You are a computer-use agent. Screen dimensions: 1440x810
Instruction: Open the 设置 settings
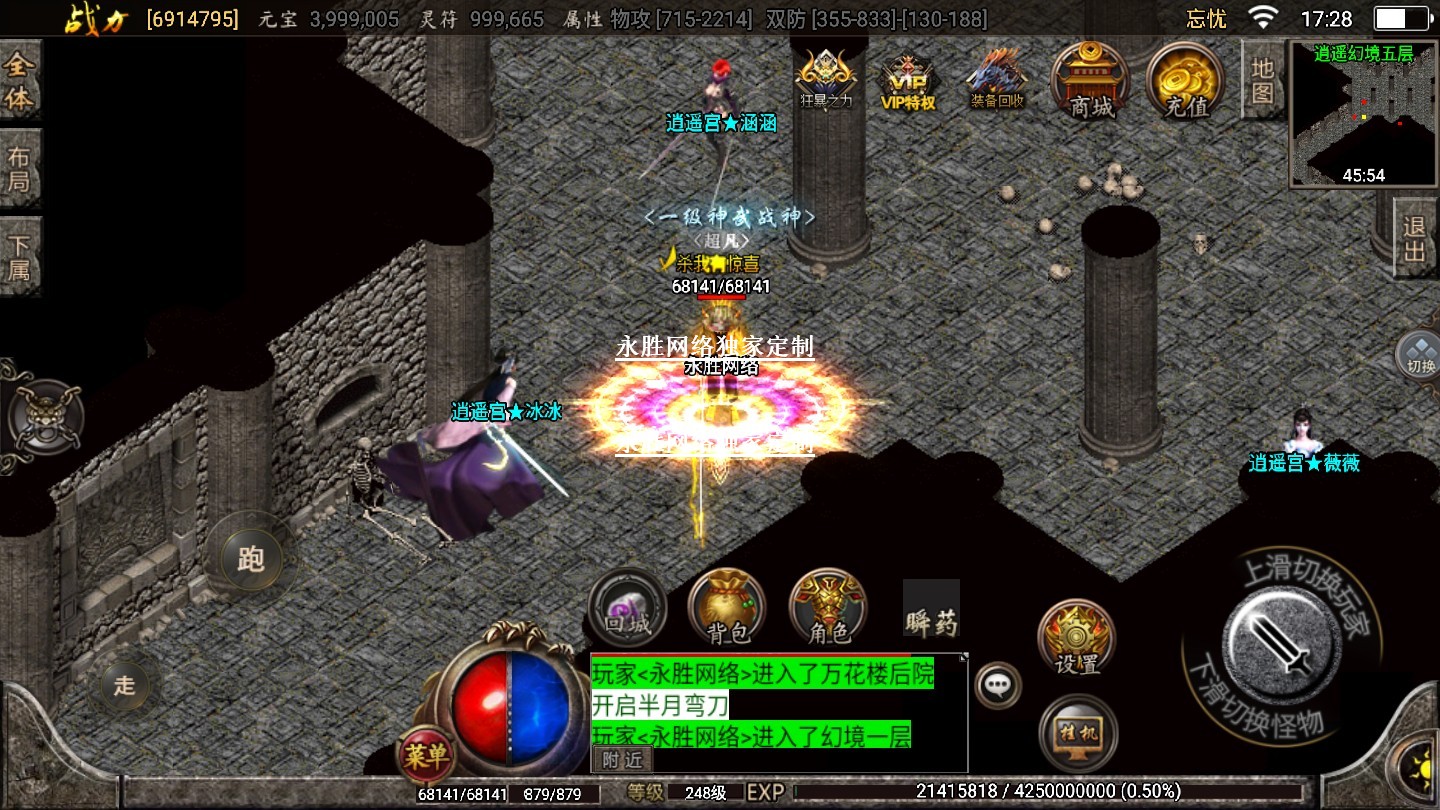click(x=1076, y=637)
